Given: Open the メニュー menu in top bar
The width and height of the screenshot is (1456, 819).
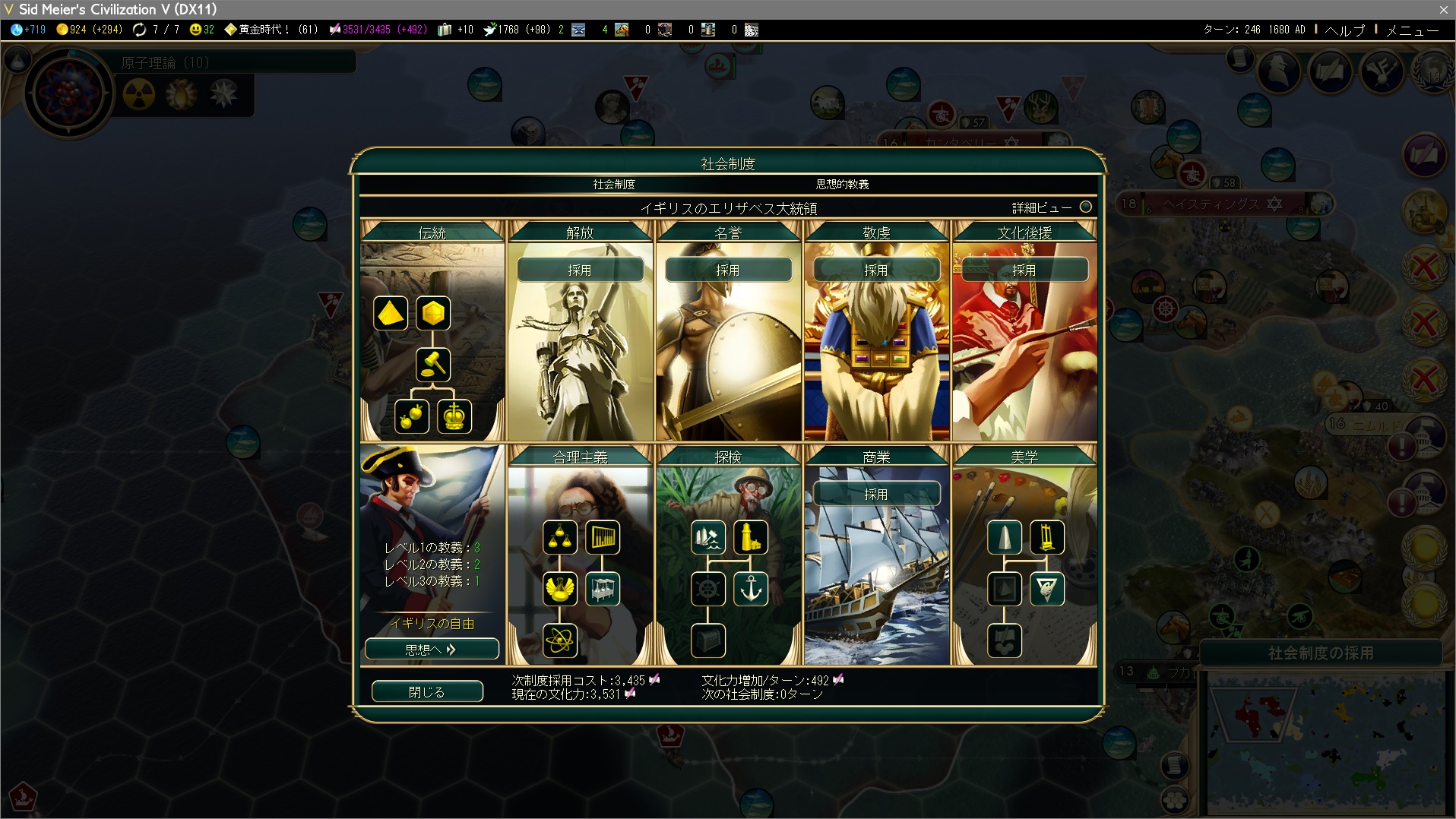Looking at the screenshot, I should pyautogui.click(x=1412, y=30).
